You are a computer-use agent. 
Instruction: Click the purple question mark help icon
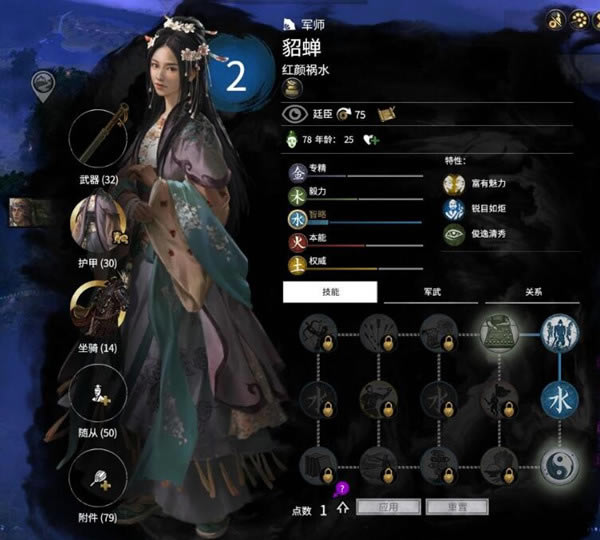pos(340,489)
